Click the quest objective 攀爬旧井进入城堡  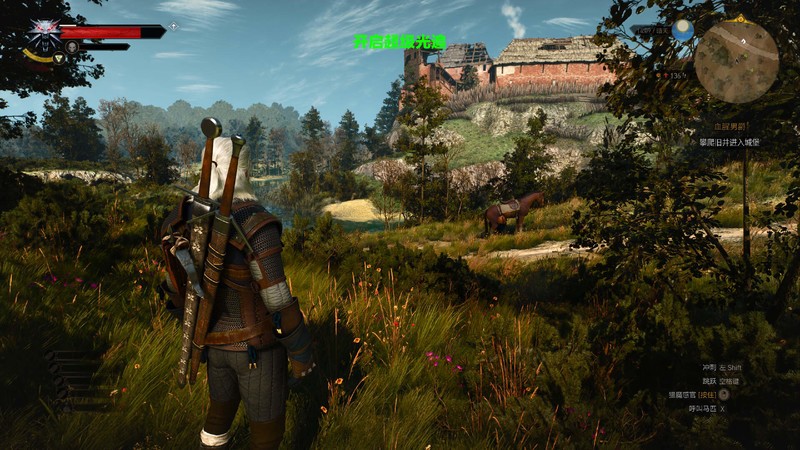(x=729, y=142)
